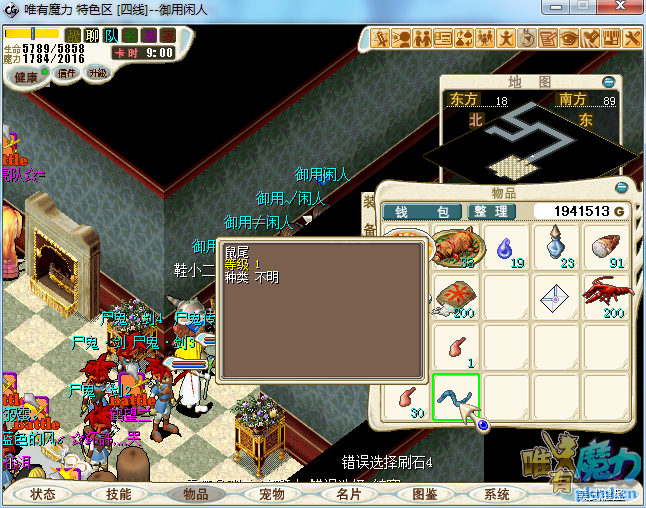Switch to the 宠物 pet menu
This screenshot has height=508, width=646.
point(272,494)
